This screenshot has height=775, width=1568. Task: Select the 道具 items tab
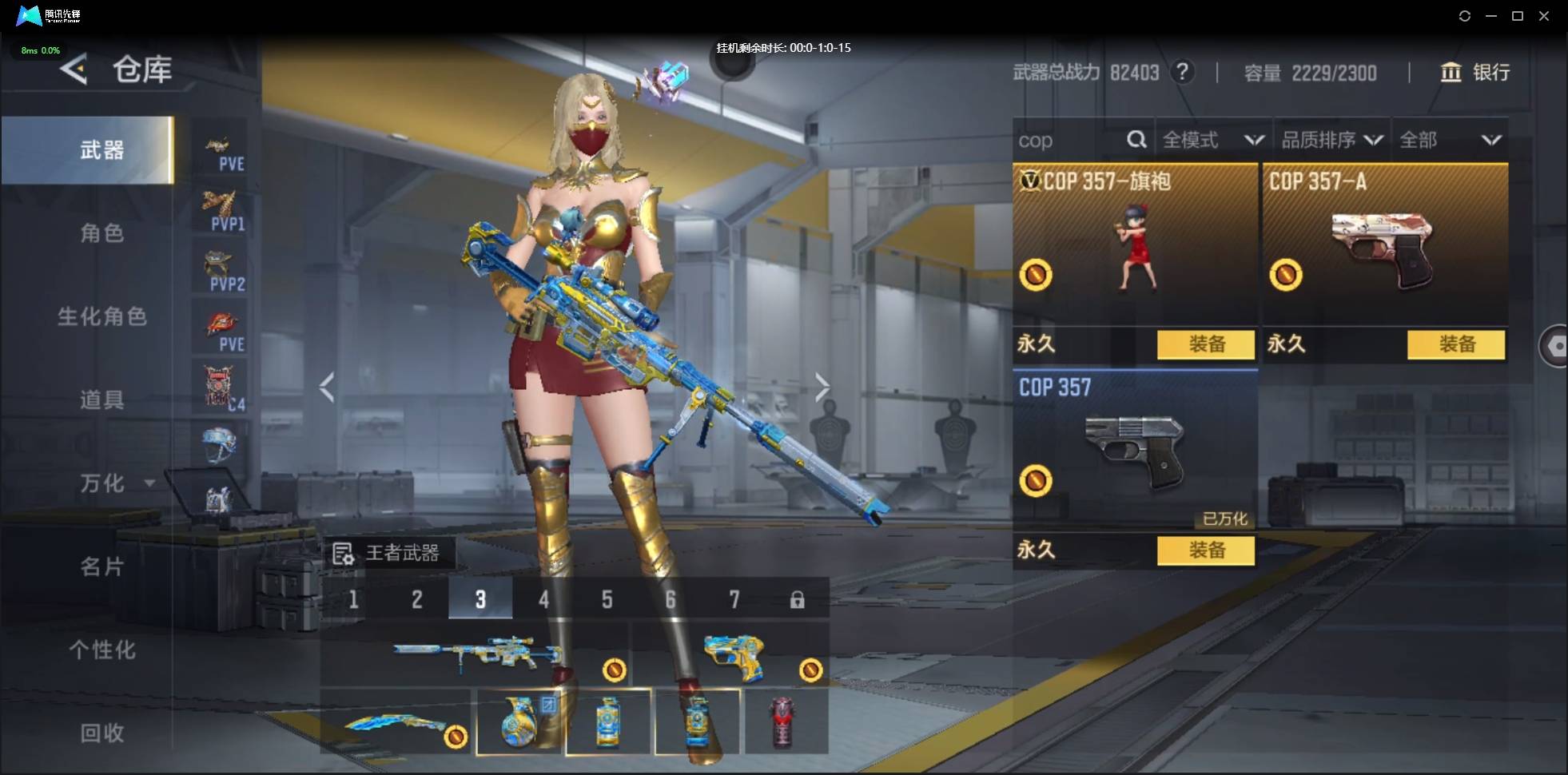pos(101,399)
